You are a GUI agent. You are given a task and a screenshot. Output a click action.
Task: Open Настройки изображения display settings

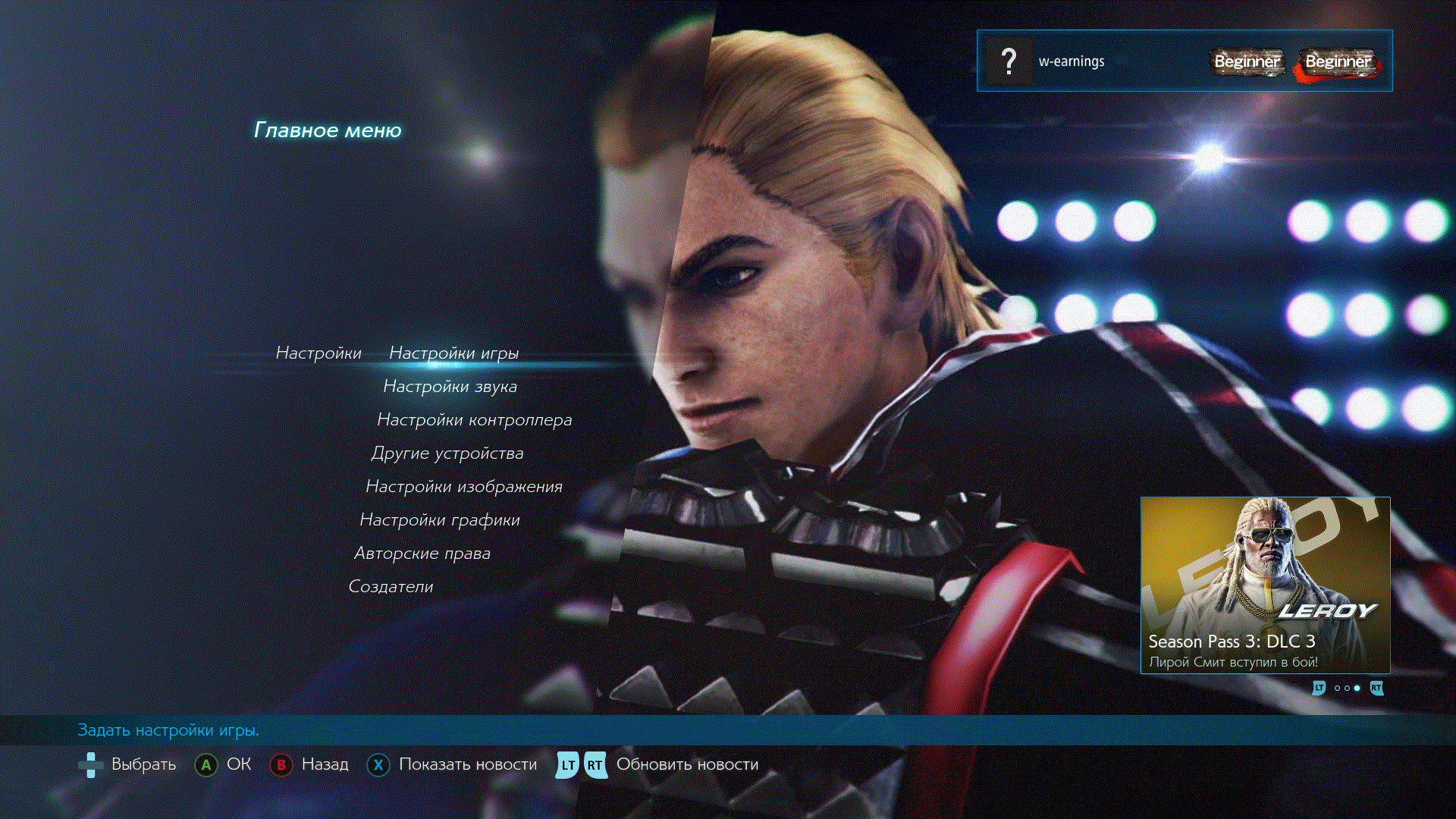[463, 487]
